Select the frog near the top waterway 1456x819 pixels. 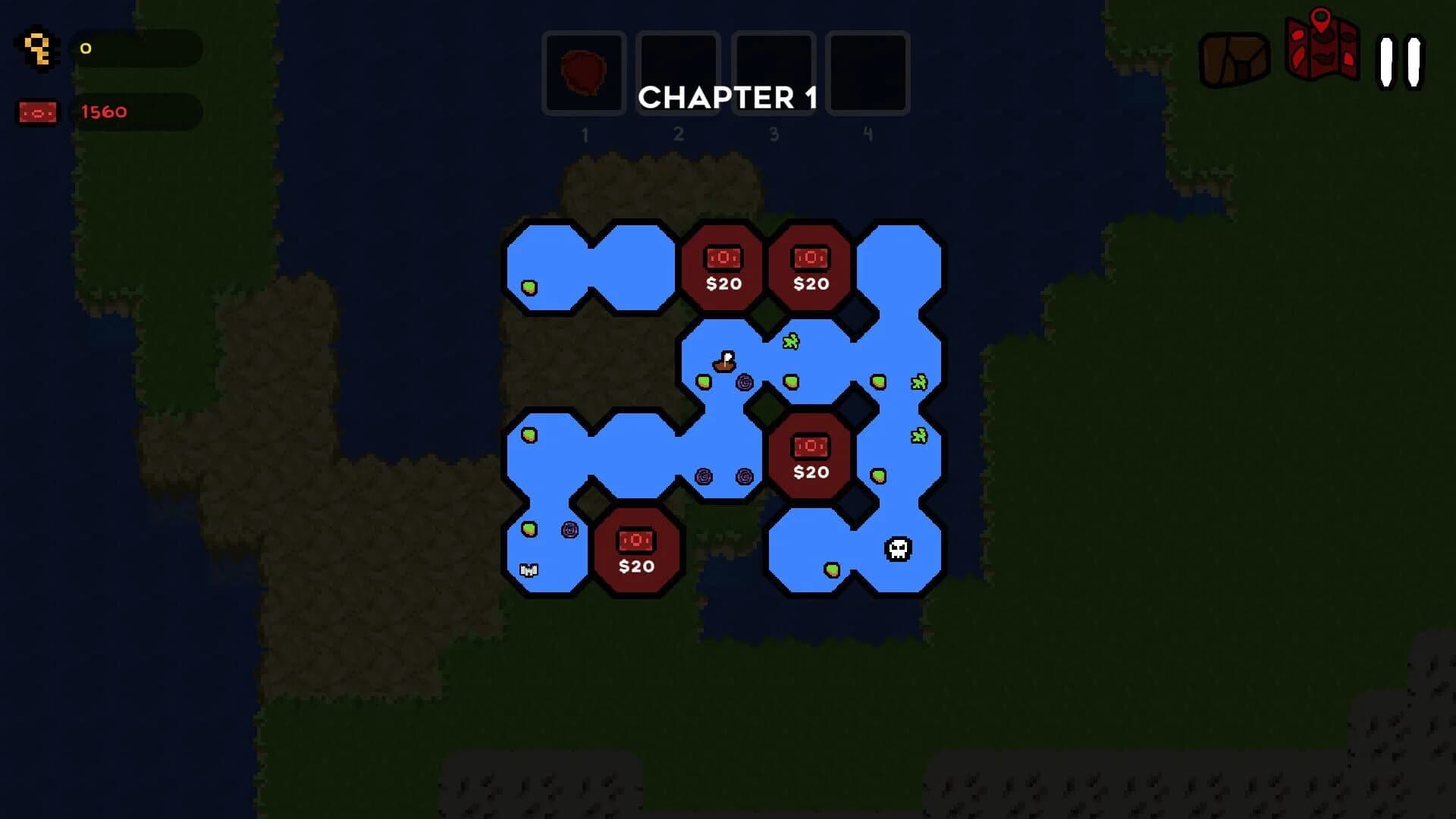[x=789, y=342]
